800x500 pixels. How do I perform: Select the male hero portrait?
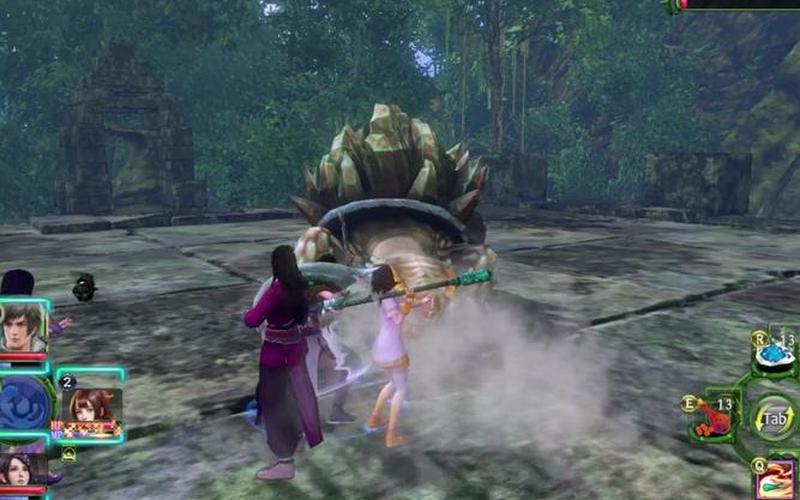coord(23,327)
